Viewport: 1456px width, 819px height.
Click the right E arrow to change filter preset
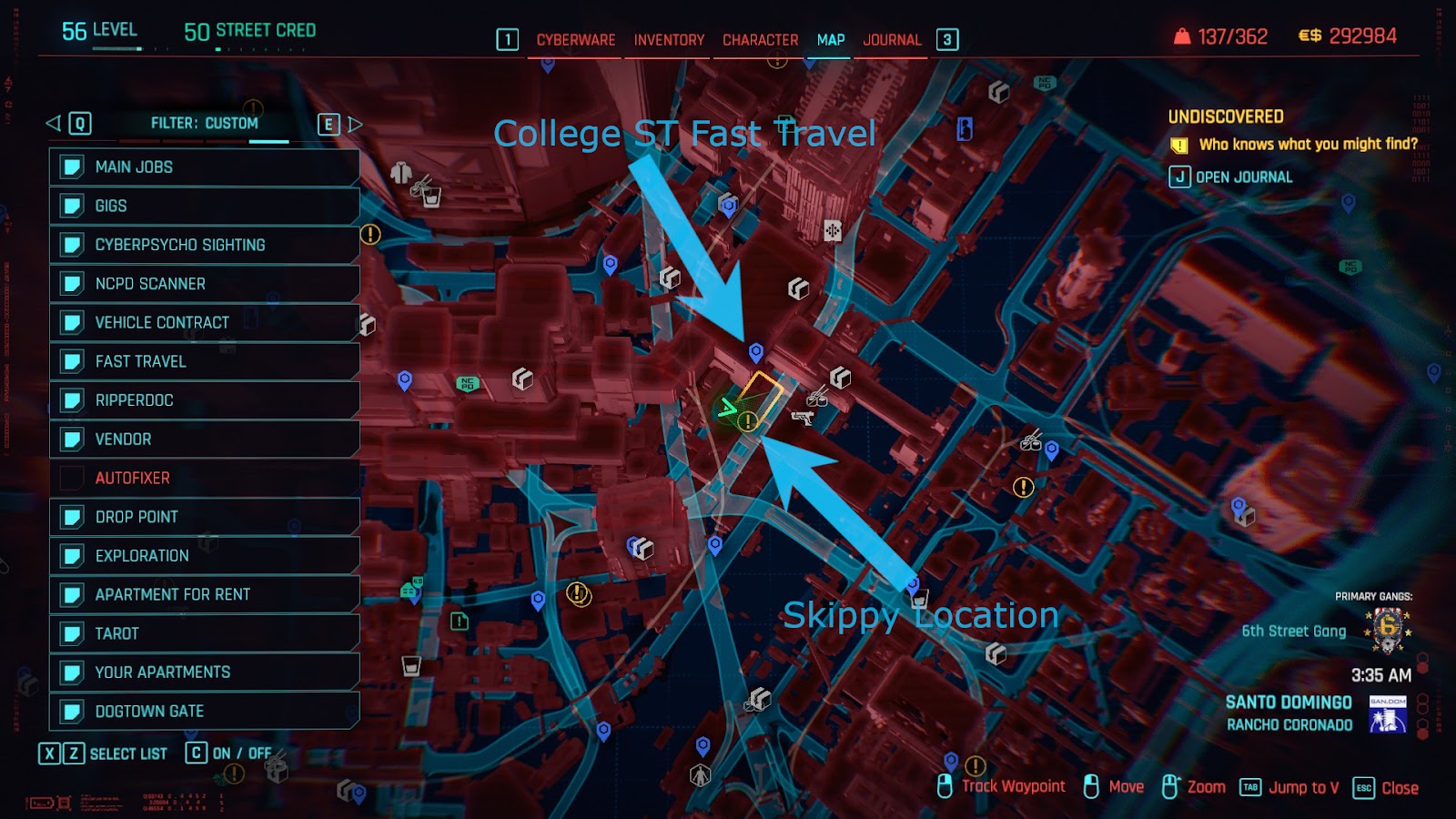[328, 123]
